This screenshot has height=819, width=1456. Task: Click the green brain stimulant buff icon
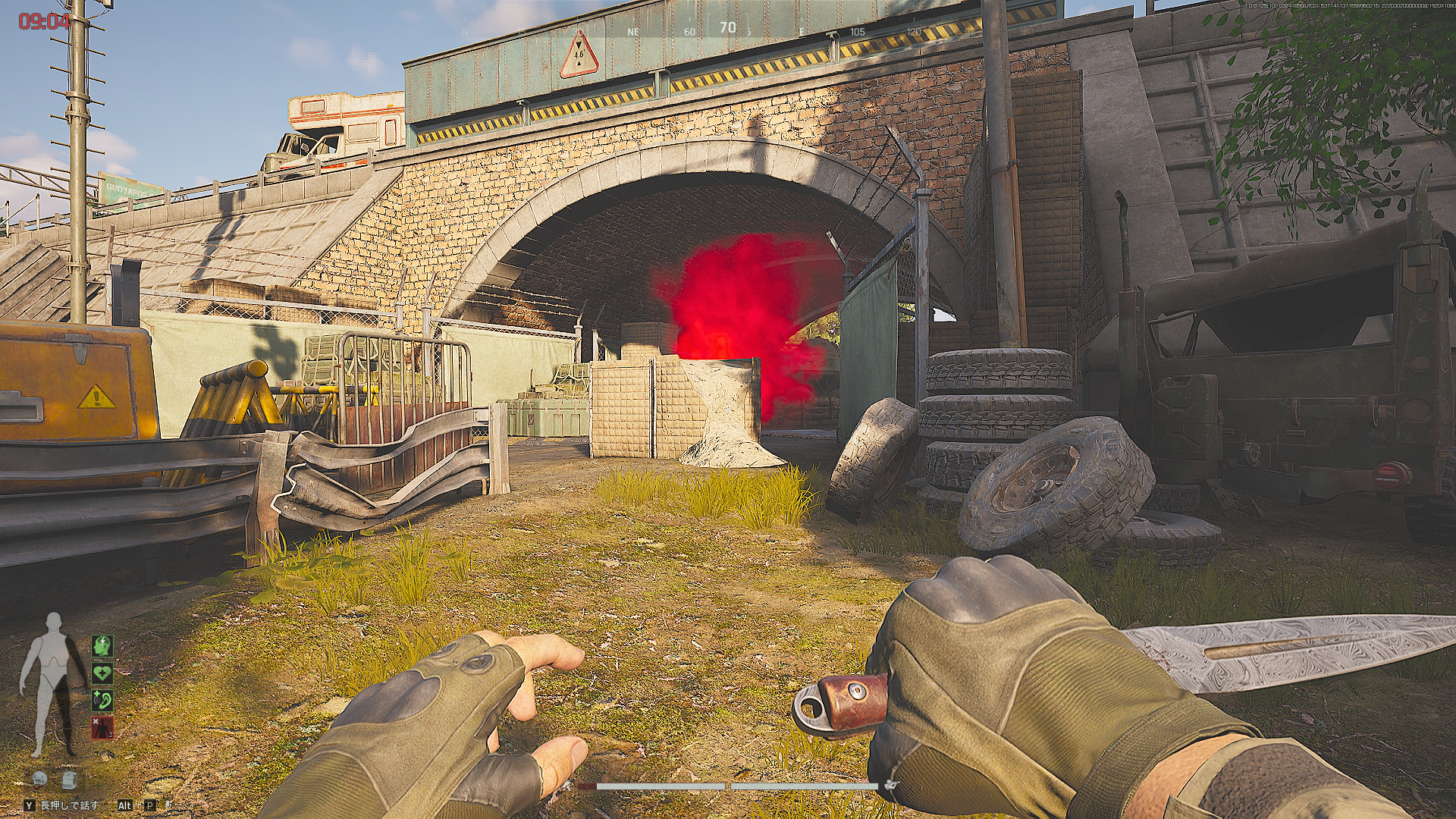(102, 646)
